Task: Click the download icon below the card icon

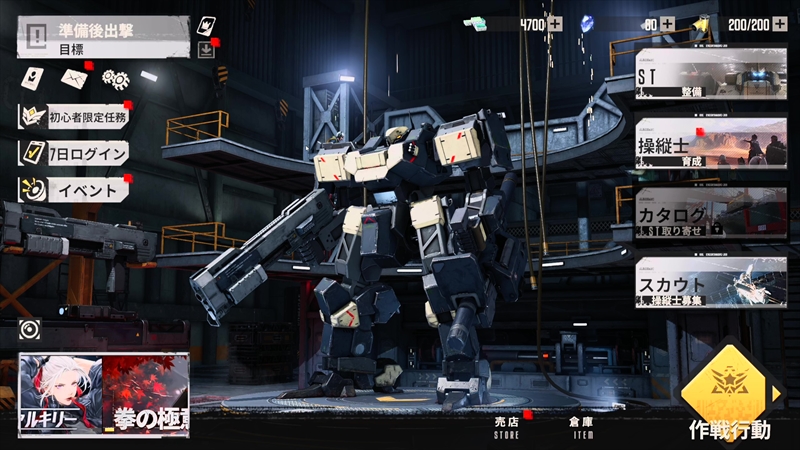Action: (x=206, y=51)
